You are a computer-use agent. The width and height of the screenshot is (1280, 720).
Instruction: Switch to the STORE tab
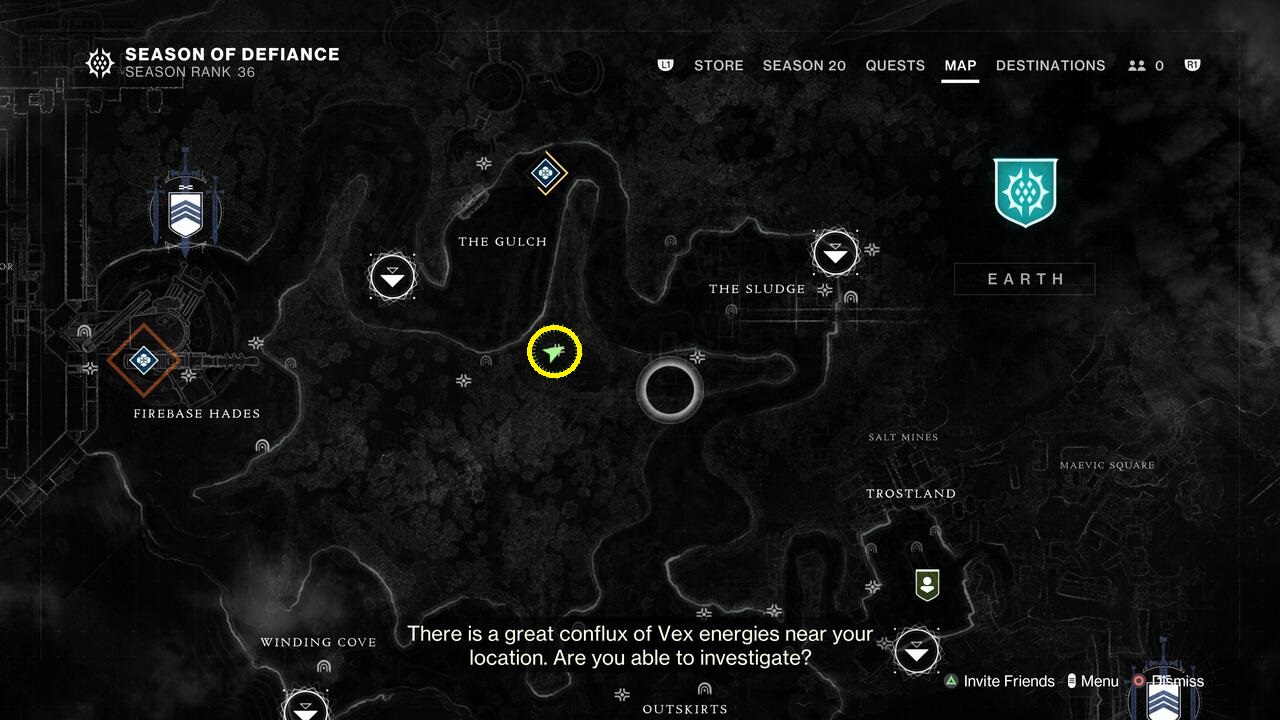(x=718, y=65)
